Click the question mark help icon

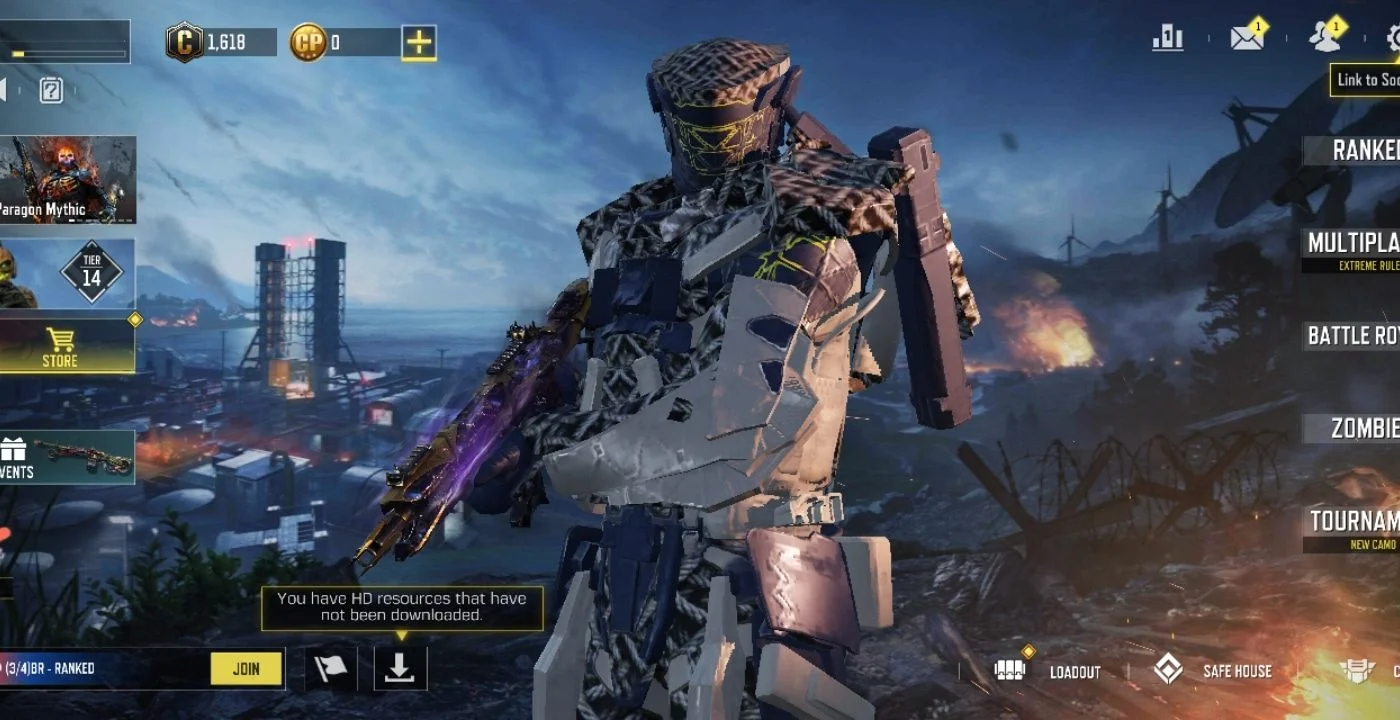51,91
